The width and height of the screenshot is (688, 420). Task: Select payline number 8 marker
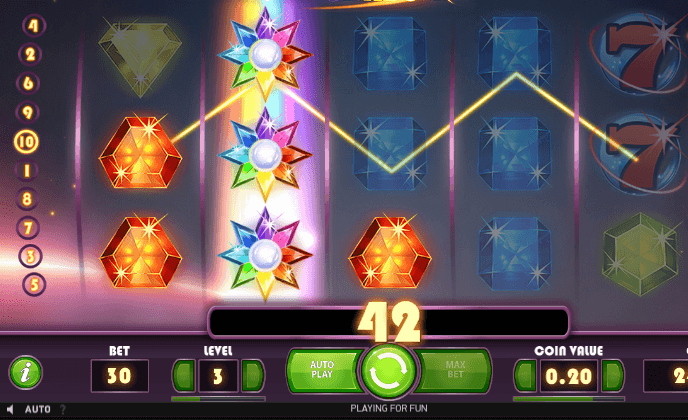[26, 198]
